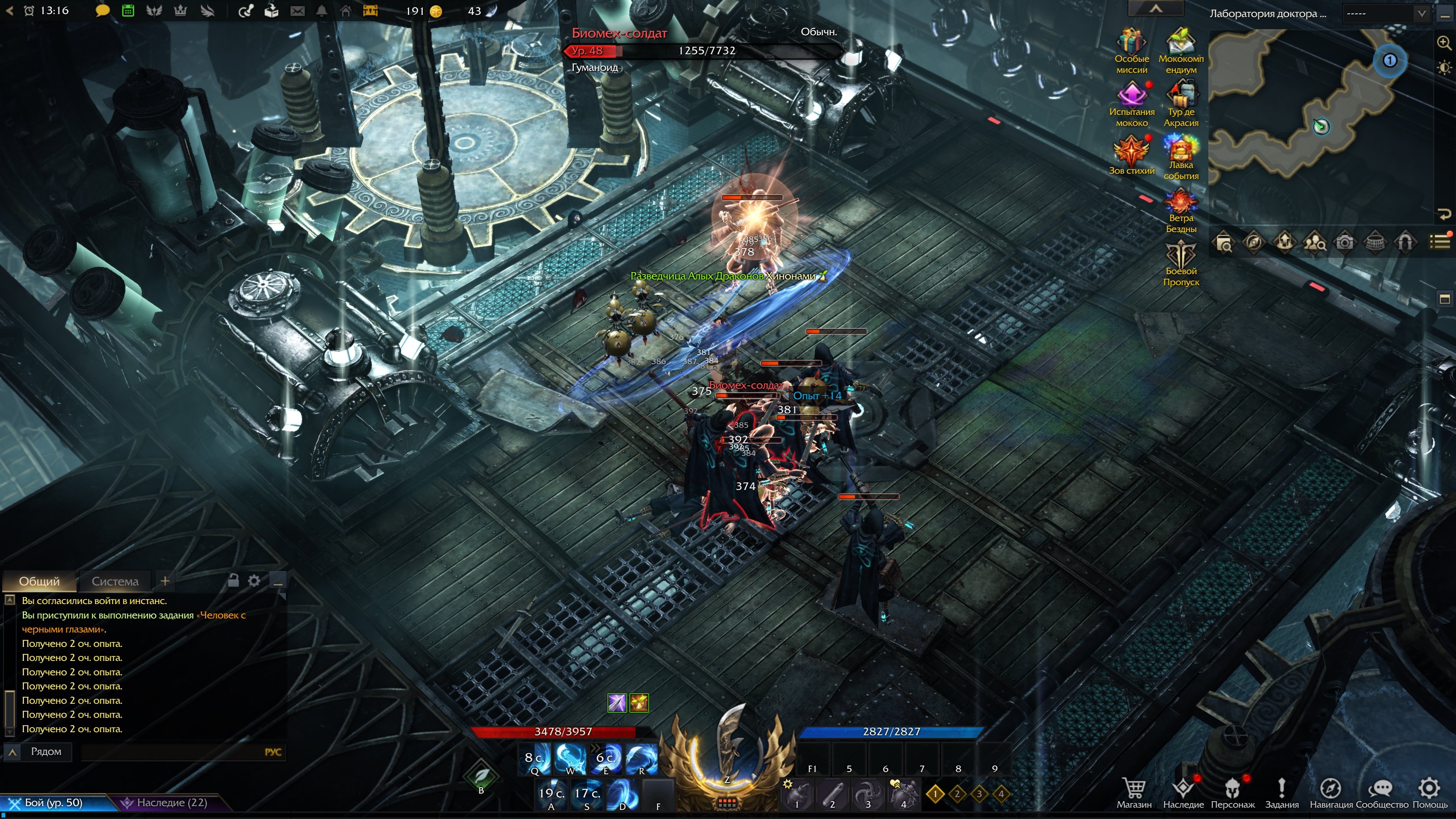
Task: Open the channel dropdown above the minimap
Action: click(1386, 14)
